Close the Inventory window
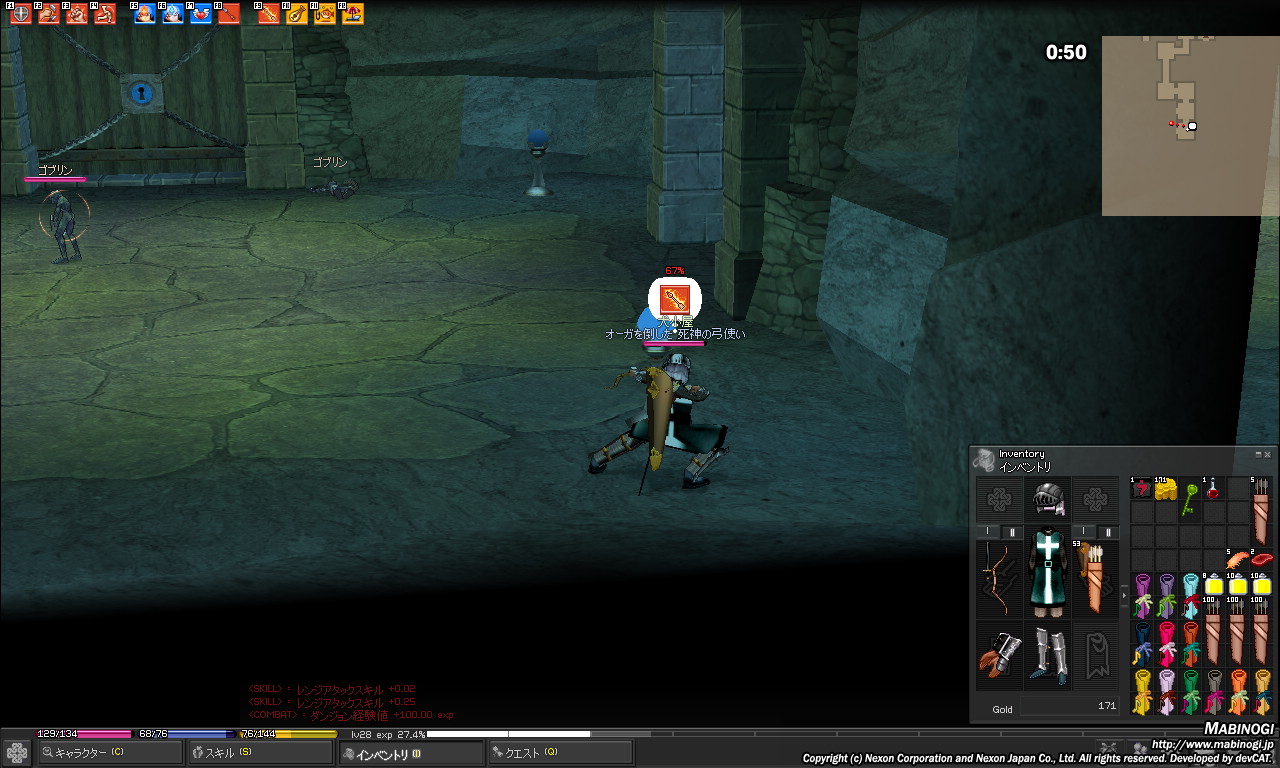This screenshot has width=1280, height=768. point(1268,454)
